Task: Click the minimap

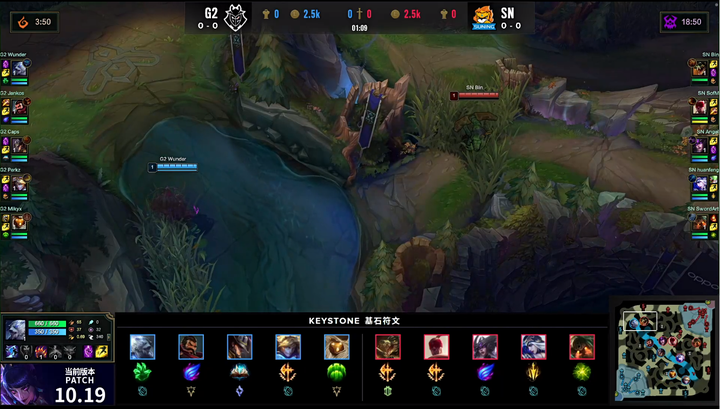Action: pyautogui.click(x=664, y=350)
